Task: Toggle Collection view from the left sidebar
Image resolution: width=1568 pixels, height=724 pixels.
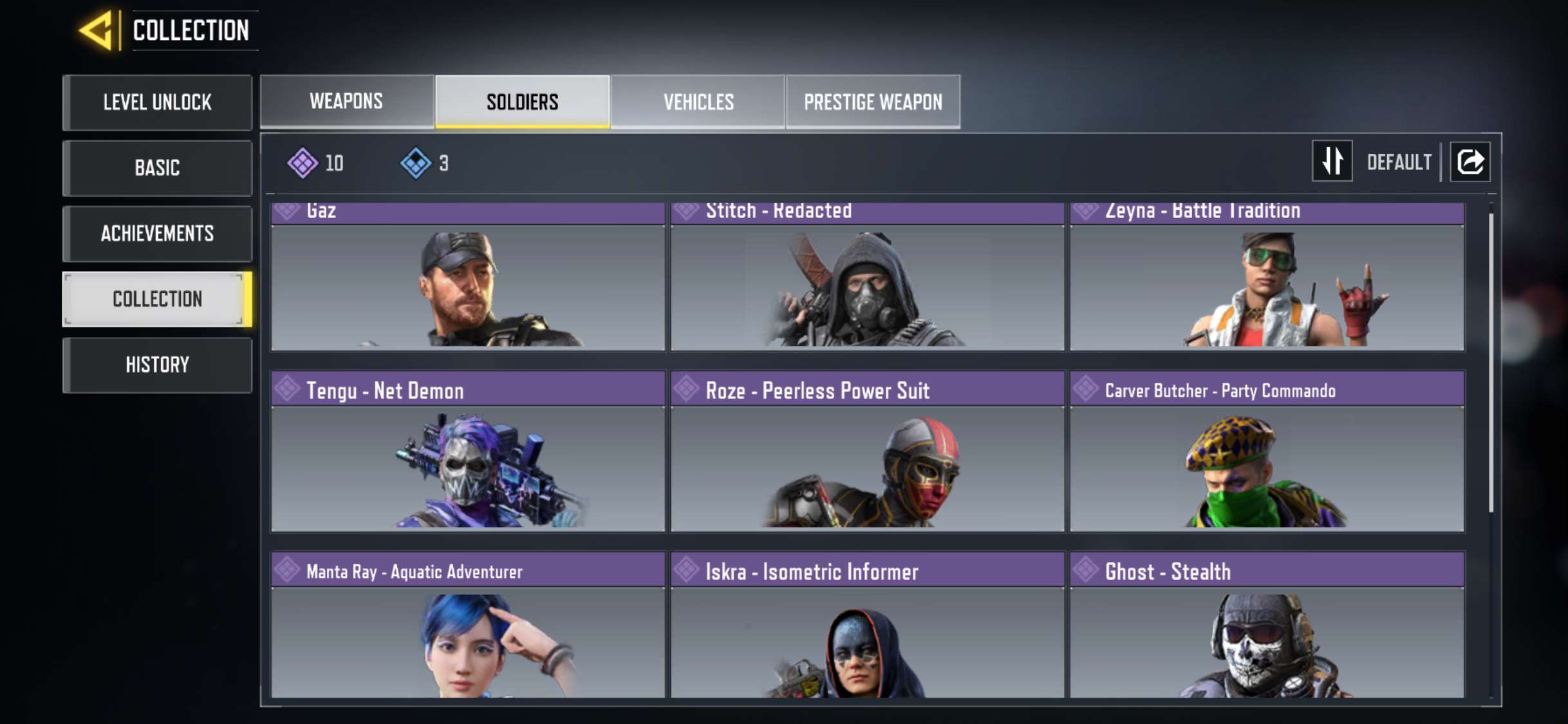Action: (156, 299)
